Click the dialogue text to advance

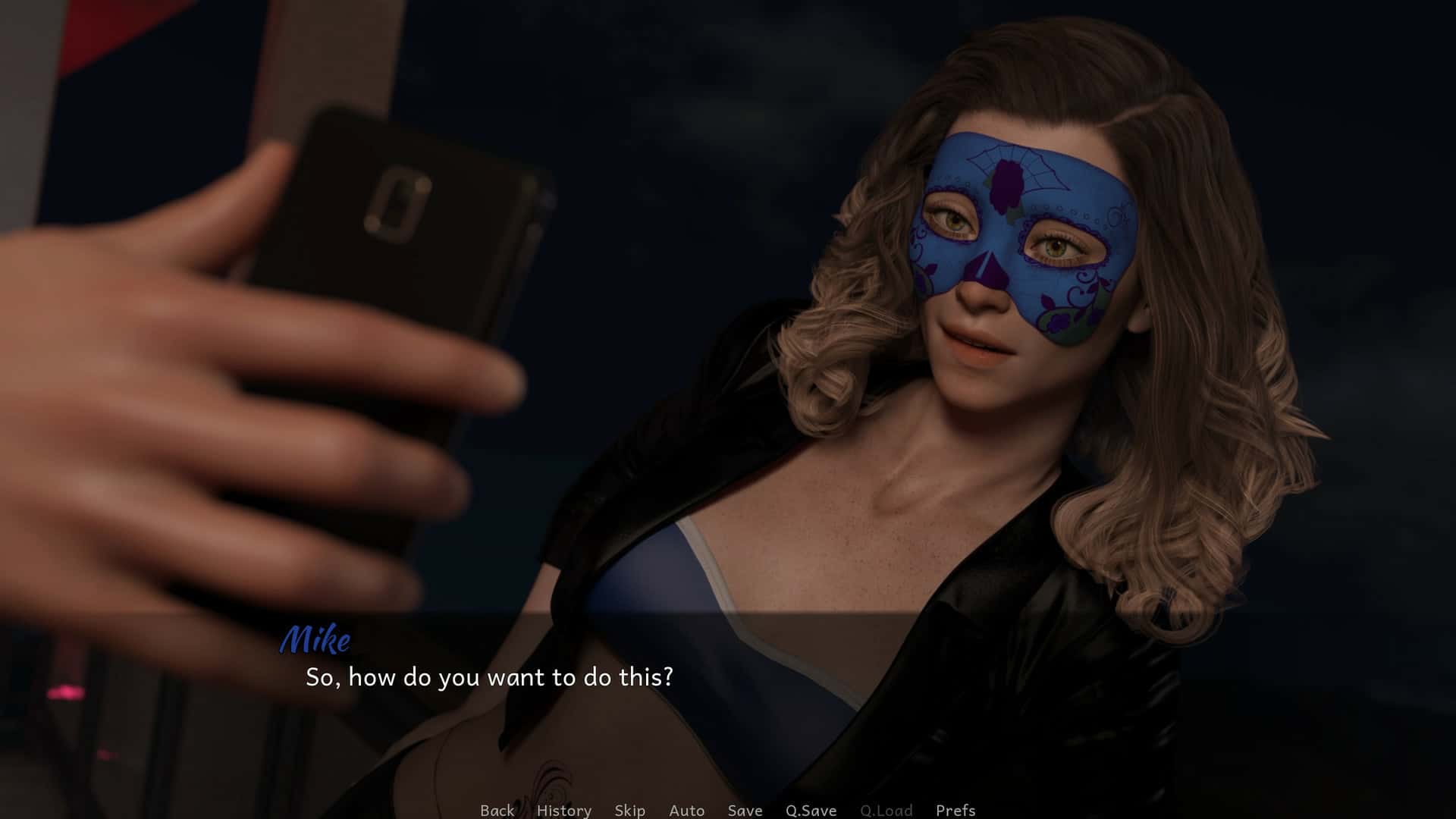[491, 679]
